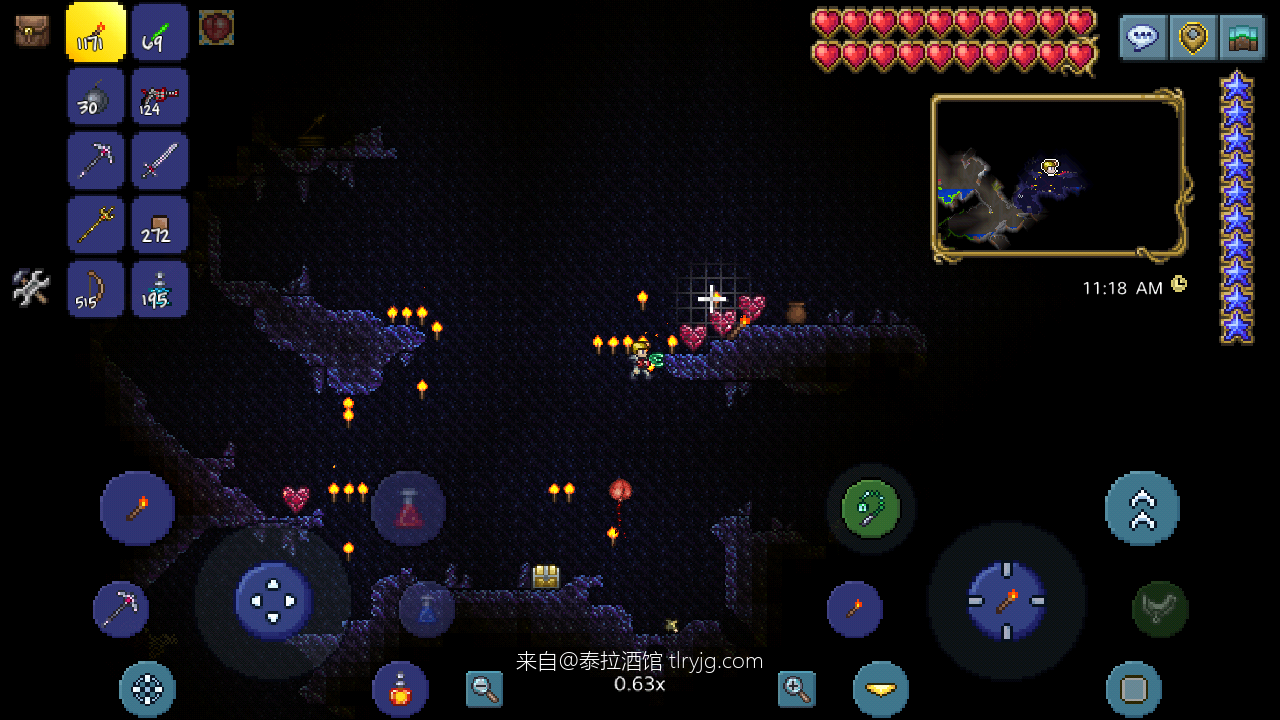The image size is (1280, 720).
Task: Open the hammer and wrench crafting menu
Action: point(31,288)
